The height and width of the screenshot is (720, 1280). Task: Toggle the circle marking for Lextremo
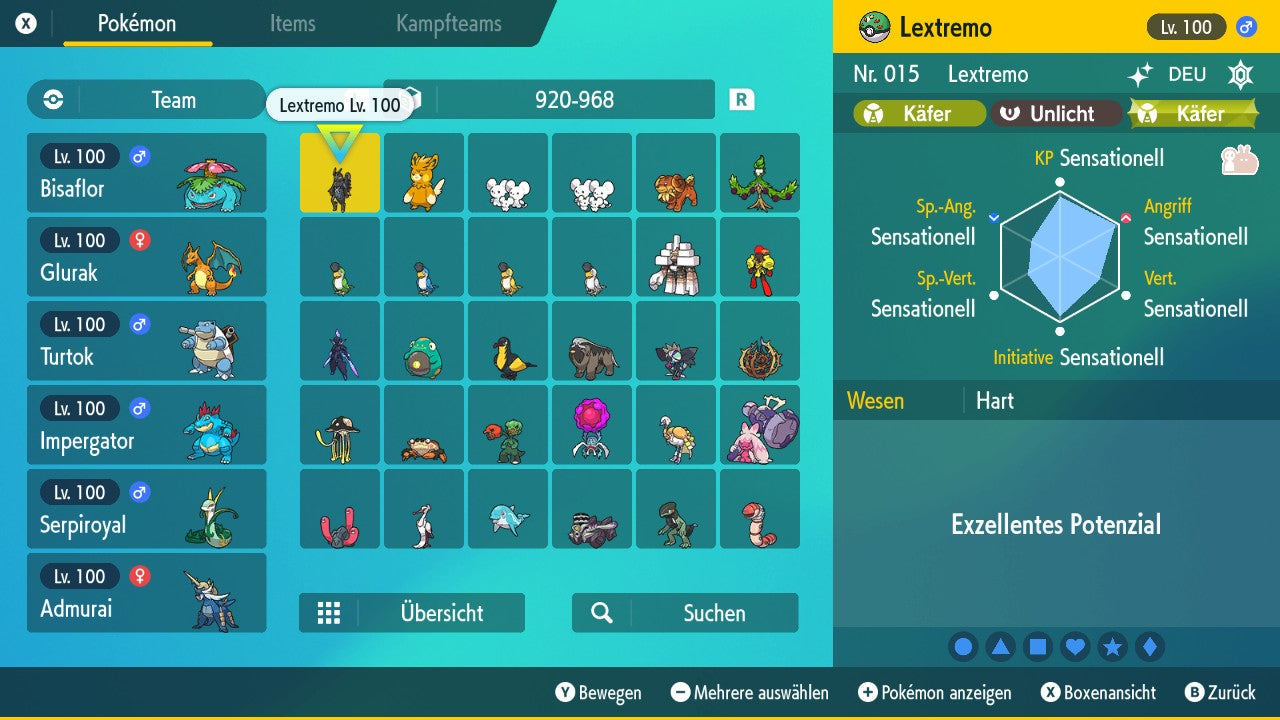[963, 646]
